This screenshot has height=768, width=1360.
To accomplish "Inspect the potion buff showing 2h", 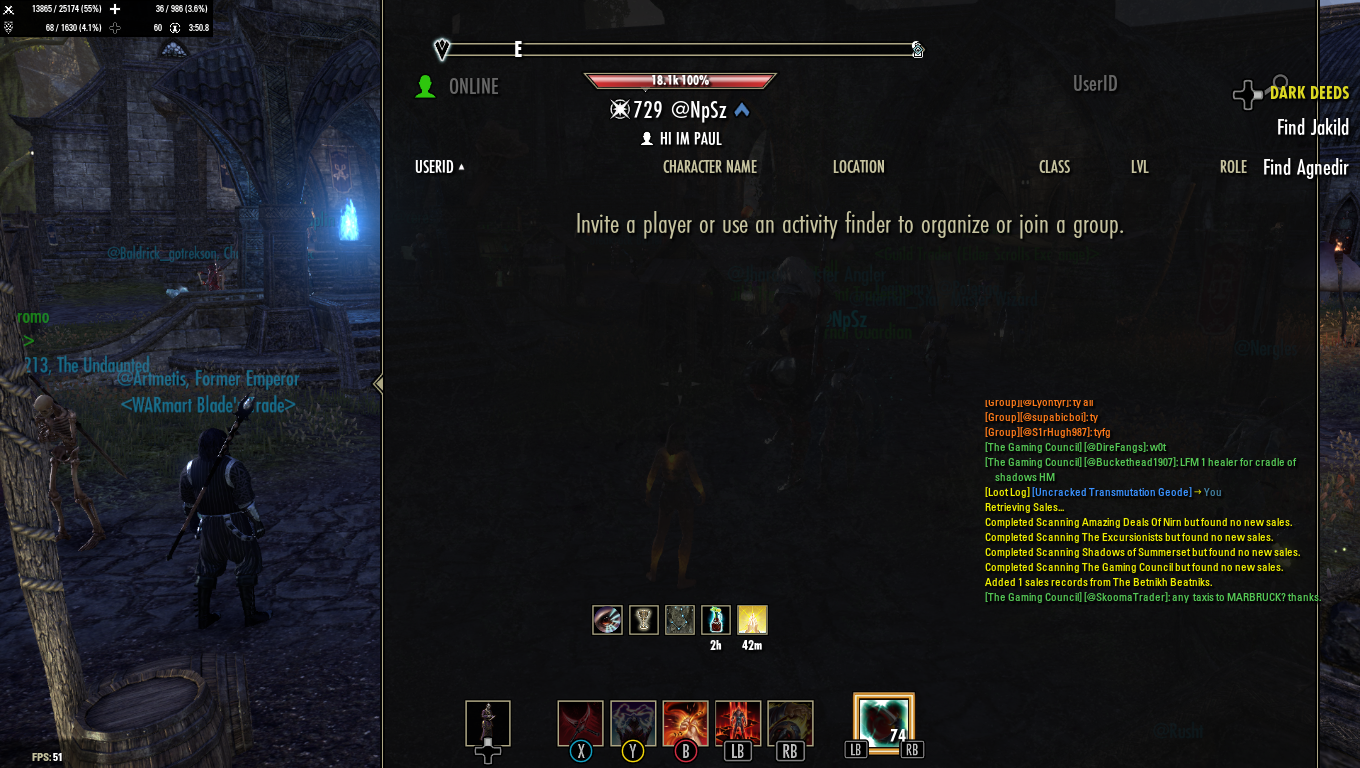I will (716, 620).
